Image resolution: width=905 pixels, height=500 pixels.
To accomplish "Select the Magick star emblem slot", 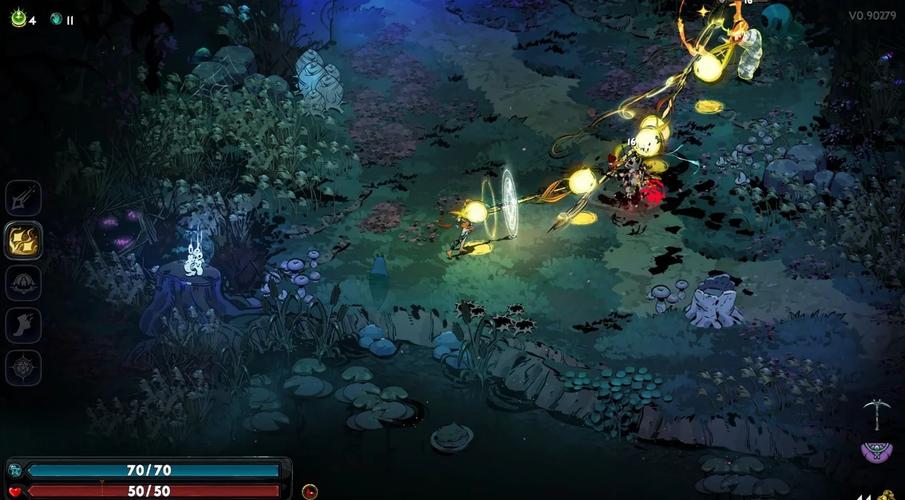I will pos(23,368).
